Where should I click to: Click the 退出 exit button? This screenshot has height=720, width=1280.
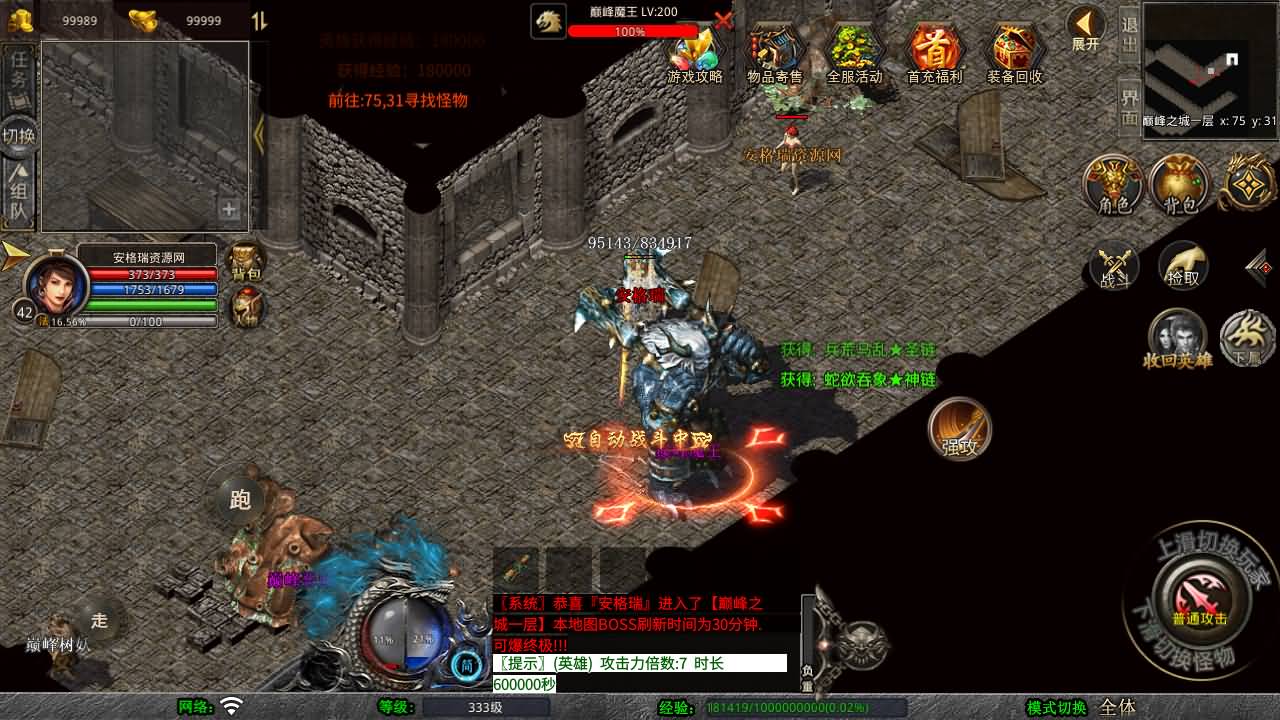(x=1129, y=33)
